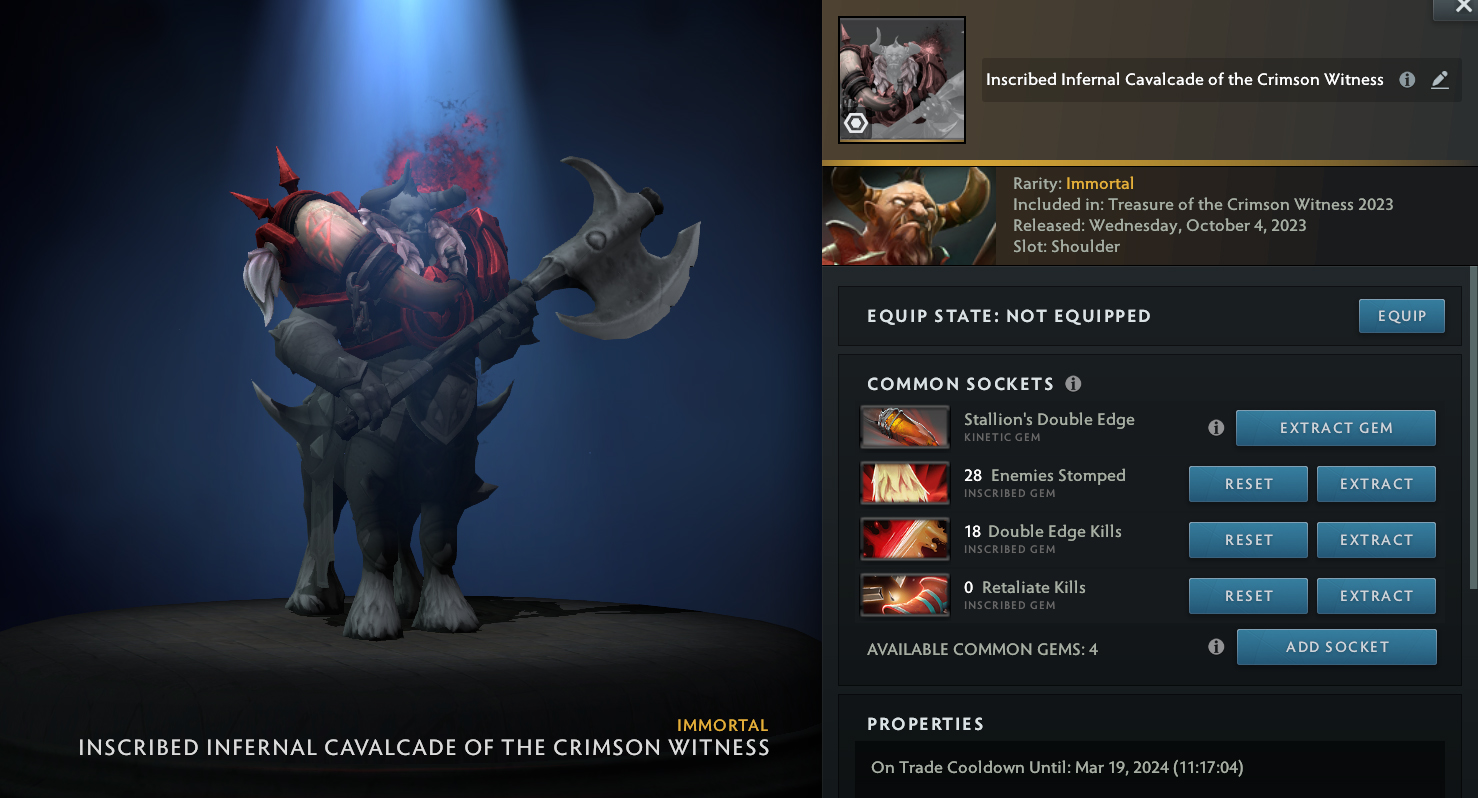Open Common Sockets info tooltip icon
The height and width of the screenshot is (798, 1478).
pos(1073,384)
